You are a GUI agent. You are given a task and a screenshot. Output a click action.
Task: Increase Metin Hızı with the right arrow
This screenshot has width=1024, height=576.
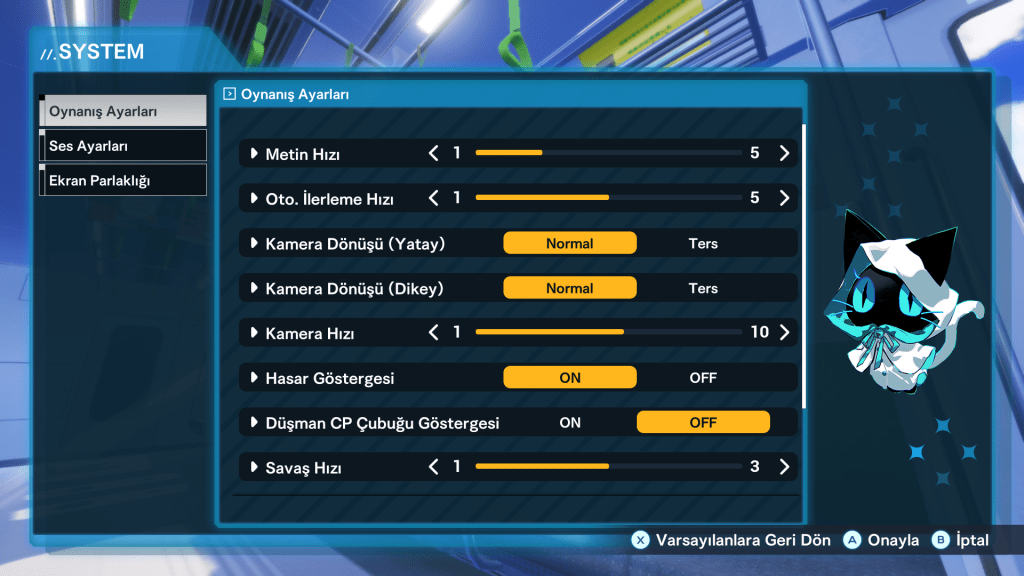[x=784, y=154]
